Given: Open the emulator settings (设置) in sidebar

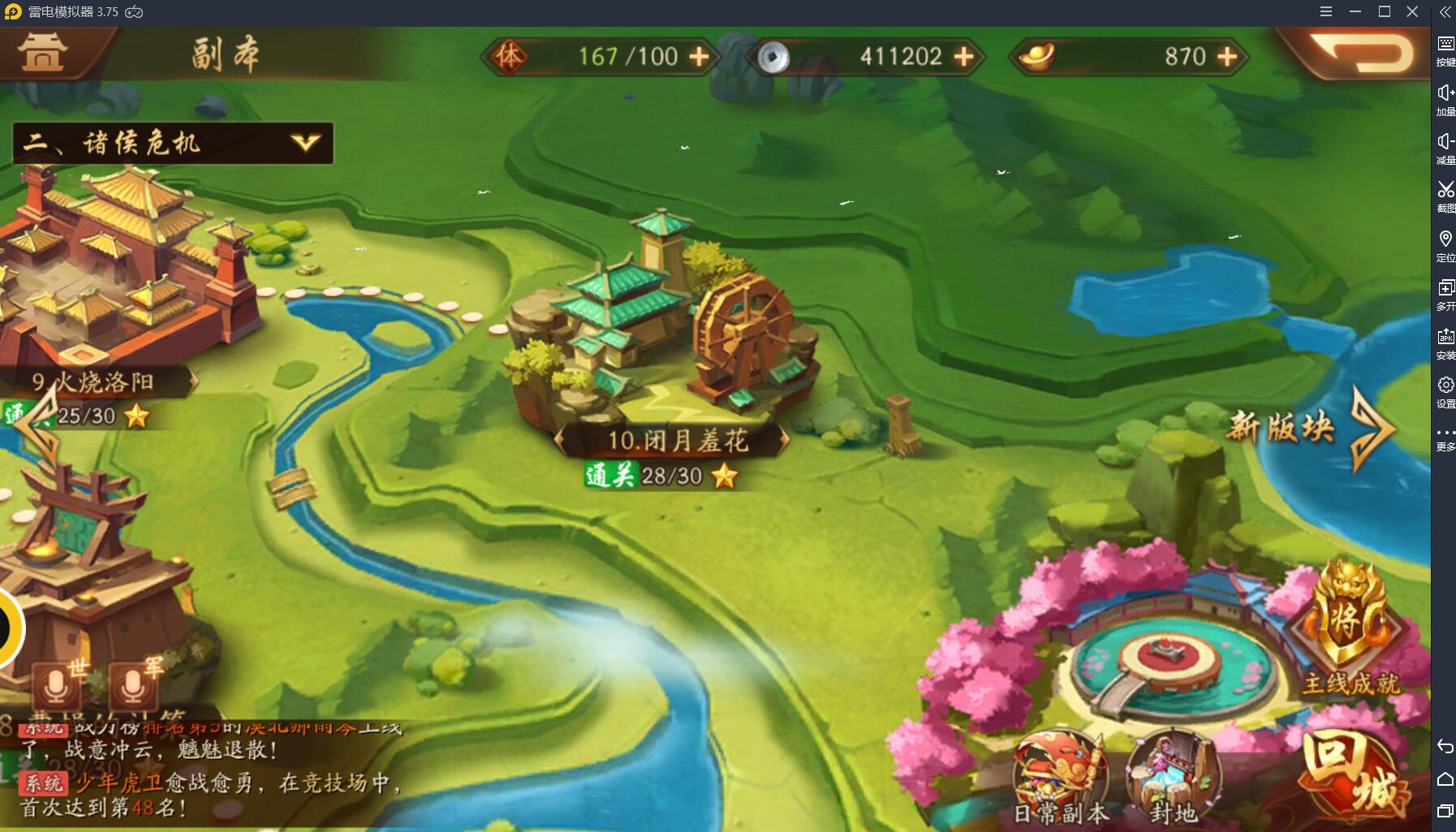Looking at the screenshot, I should (1445, 391).
